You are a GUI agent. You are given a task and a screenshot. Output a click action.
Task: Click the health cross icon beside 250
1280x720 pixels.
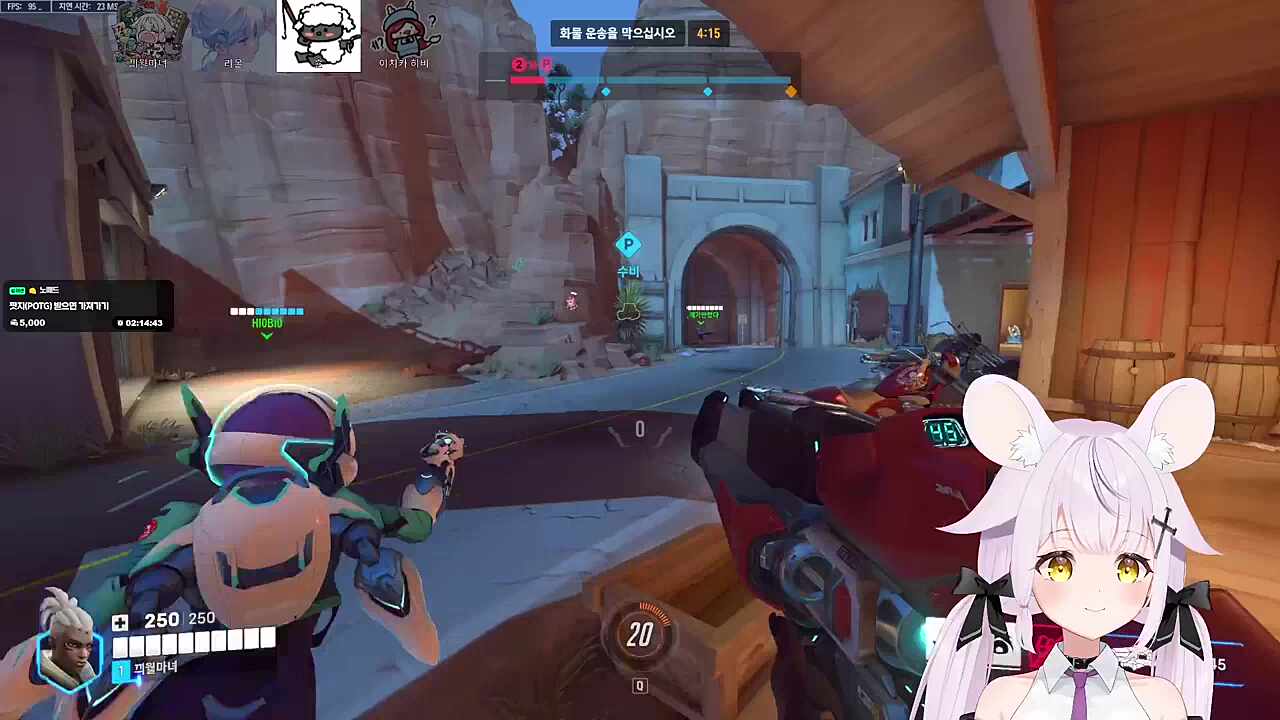click(120, 622)
